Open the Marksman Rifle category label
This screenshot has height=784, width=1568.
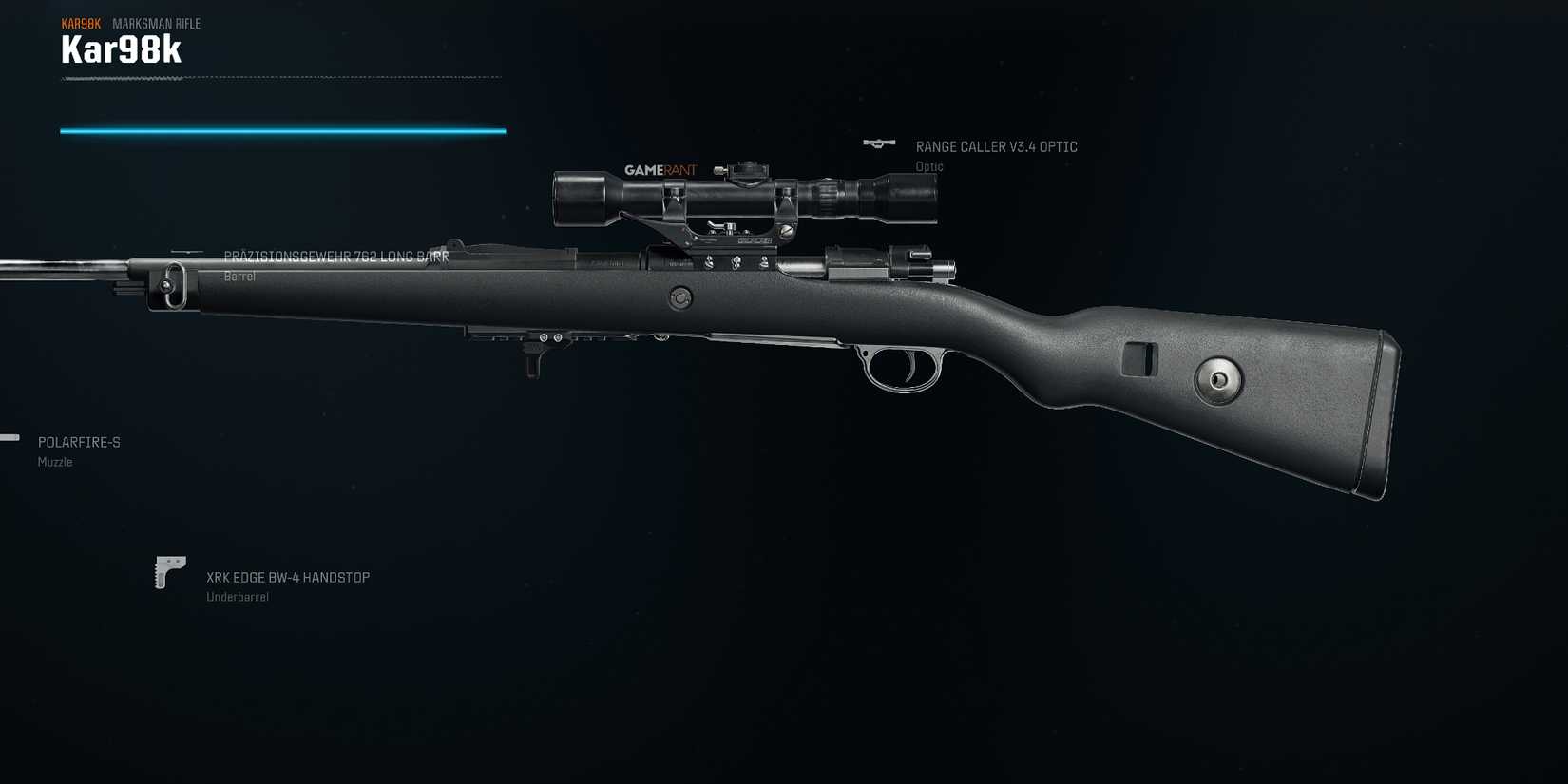[x=156, y=23]
